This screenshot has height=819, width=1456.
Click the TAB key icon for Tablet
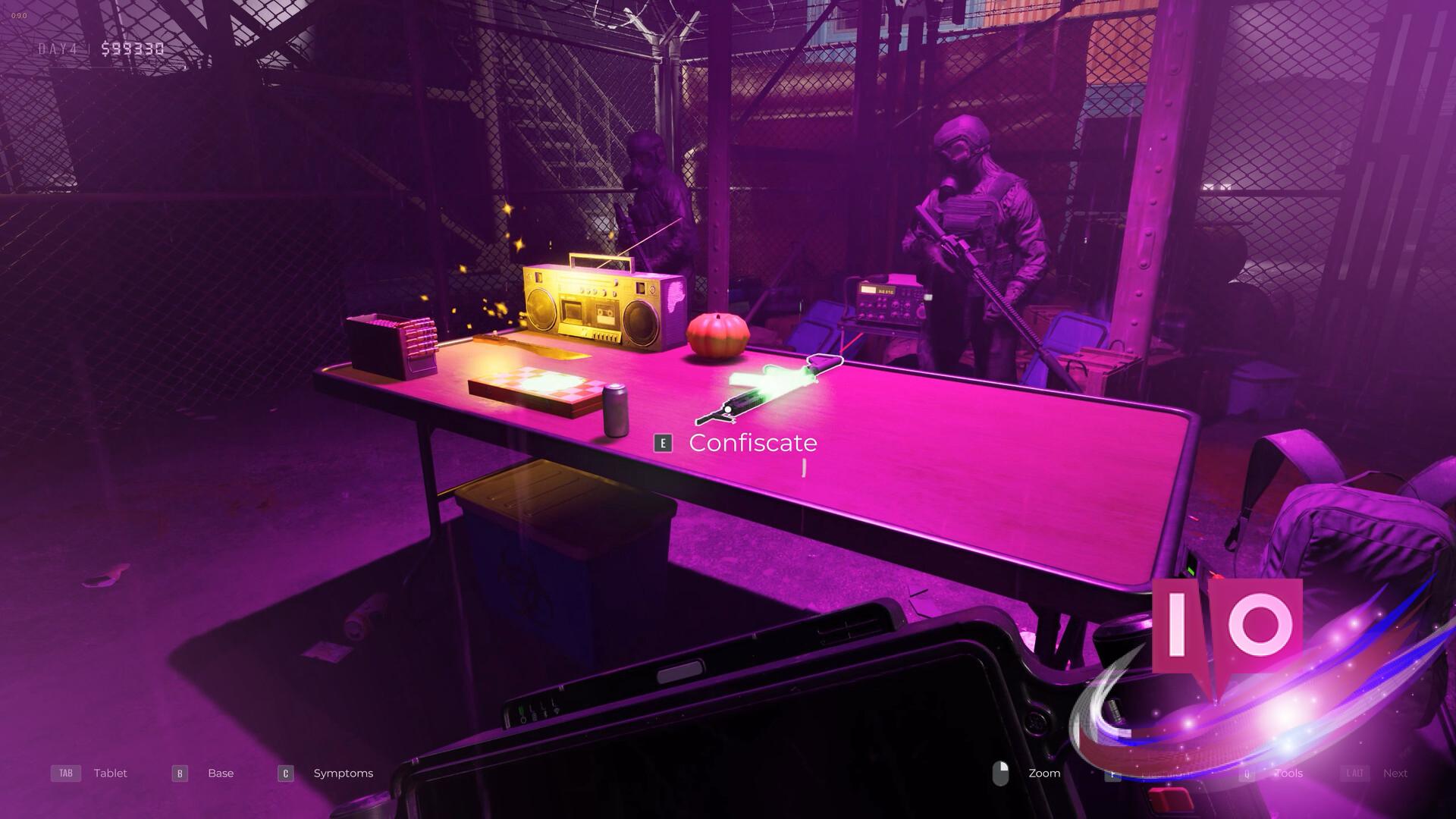[x=65, y=773]
